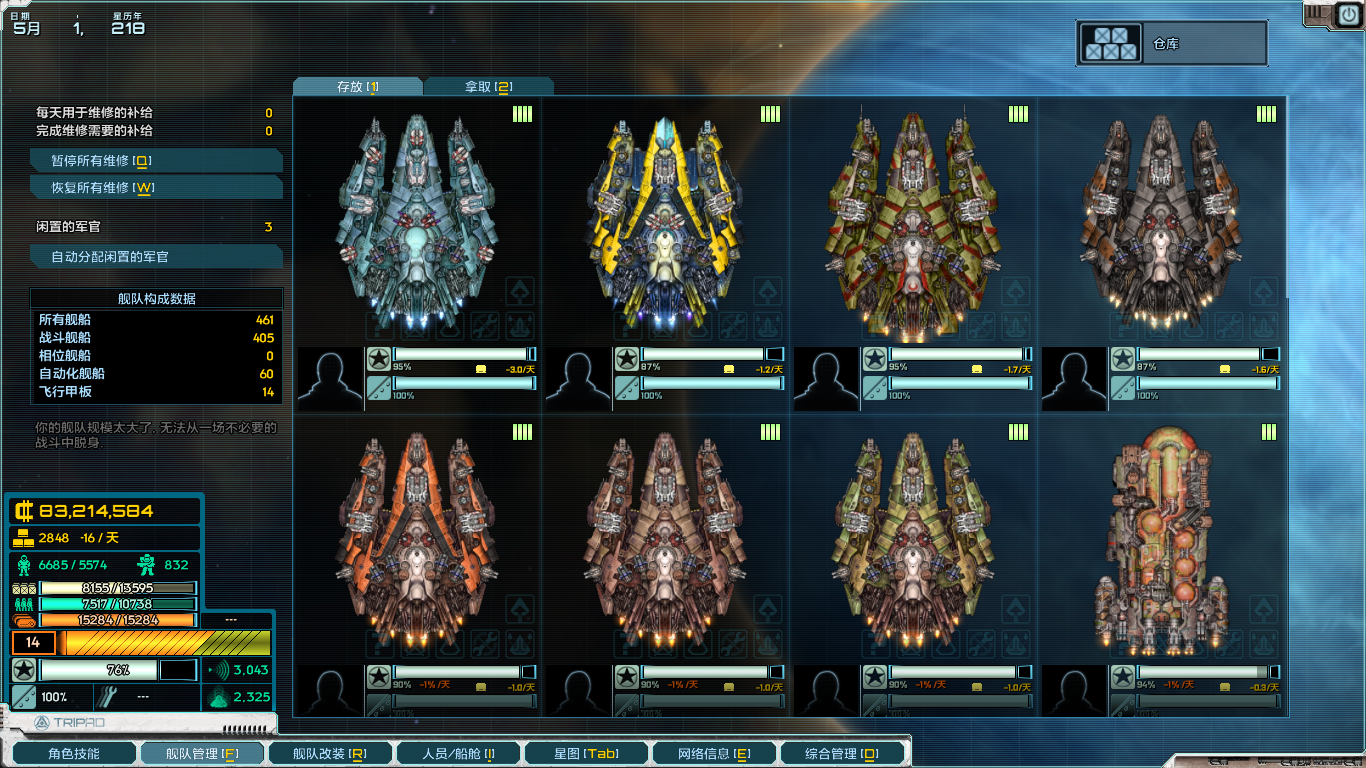Open the 舰队管理 screen
Screen dimensions: 1366x768
point(201,753)
